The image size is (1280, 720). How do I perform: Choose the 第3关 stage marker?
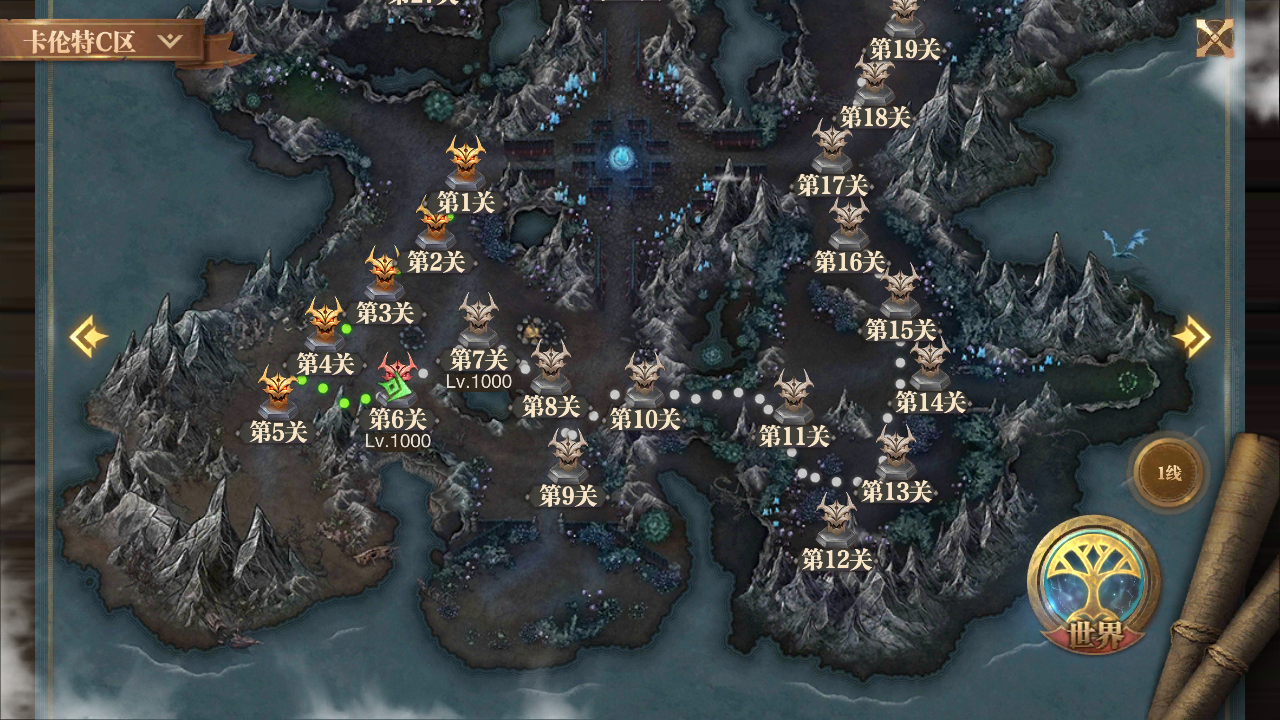(383, 272)
